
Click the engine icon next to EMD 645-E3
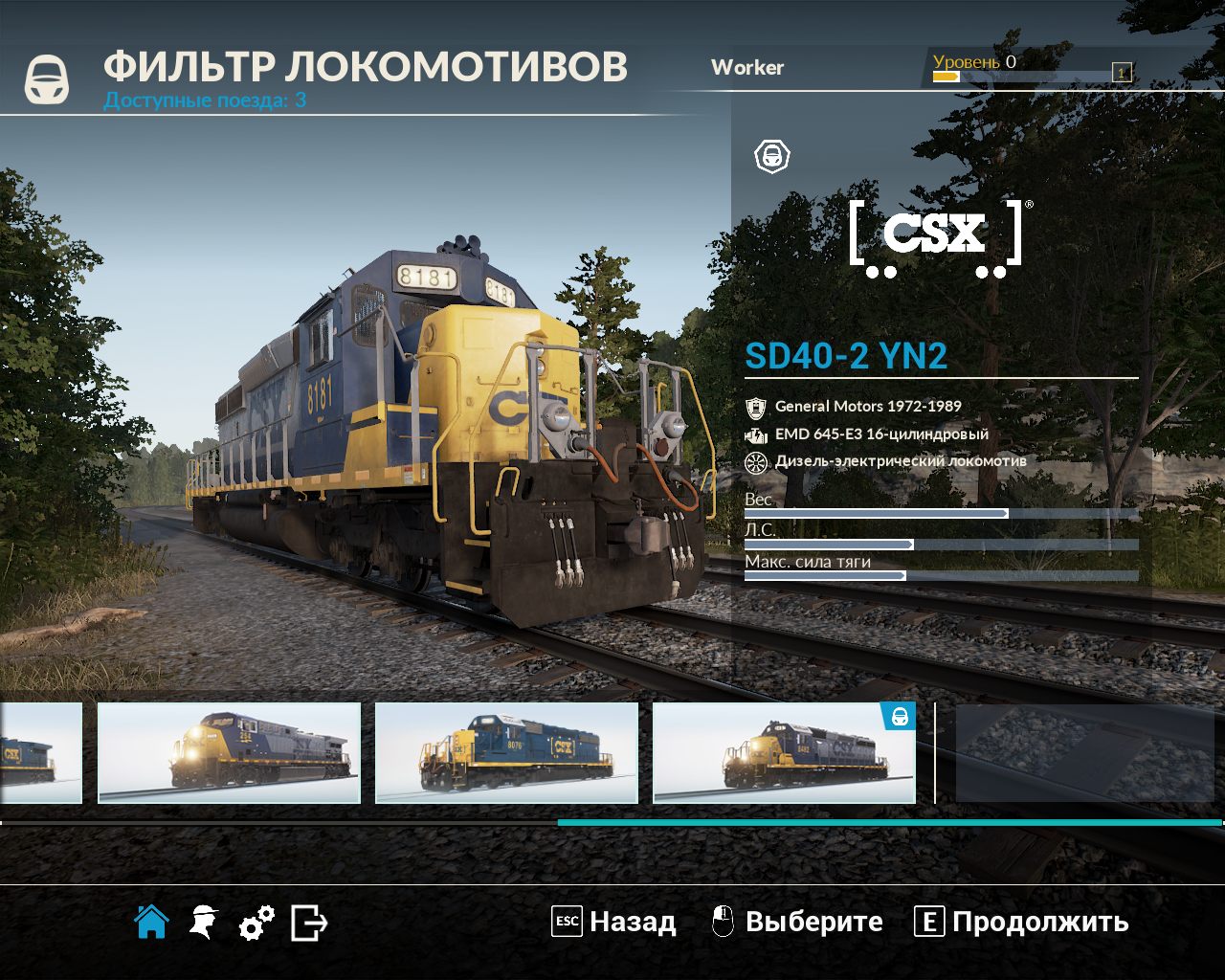[x=757, y=434]
